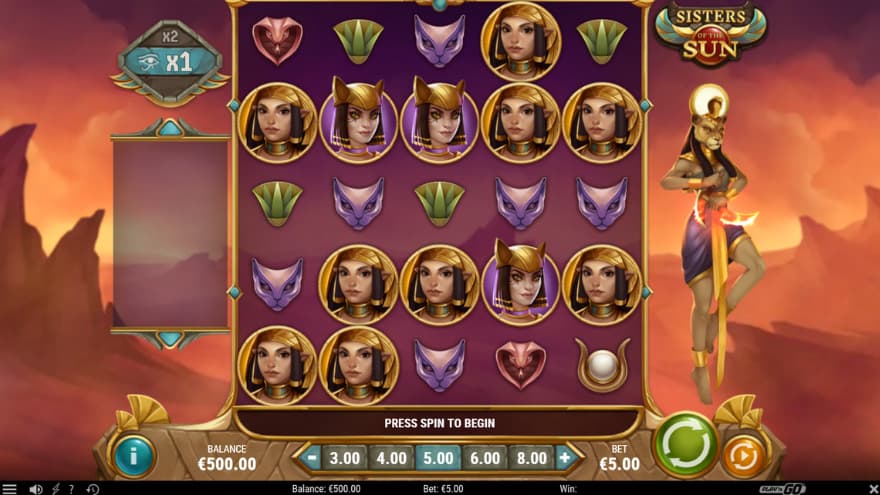Set the bet to 6.00
Image resolution: width=880 pixels, height=495 pixels.
(484, 458)
